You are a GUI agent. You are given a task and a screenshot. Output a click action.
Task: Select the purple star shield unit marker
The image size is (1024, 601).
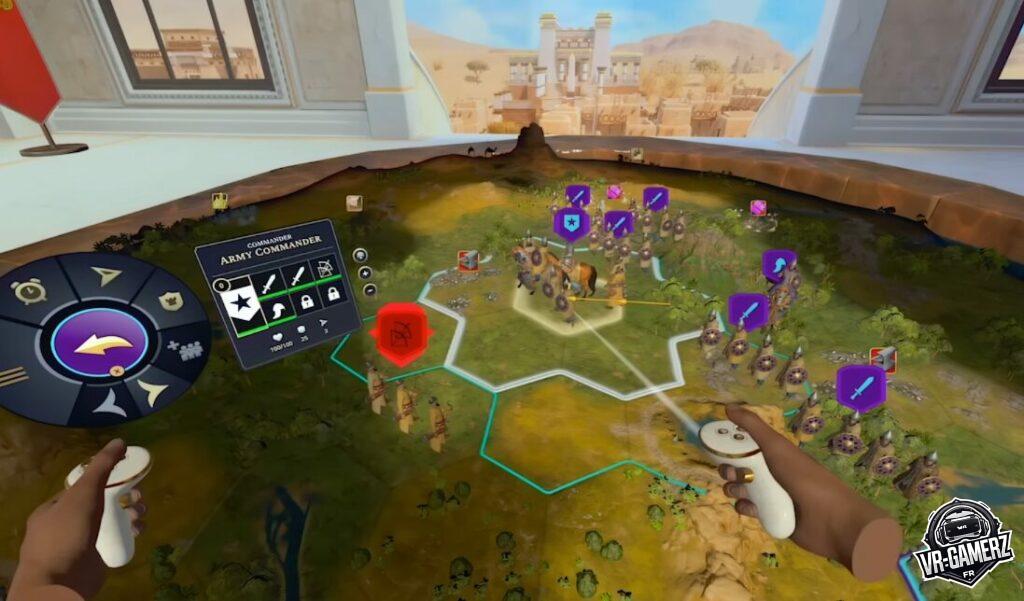tap(571, 224)
